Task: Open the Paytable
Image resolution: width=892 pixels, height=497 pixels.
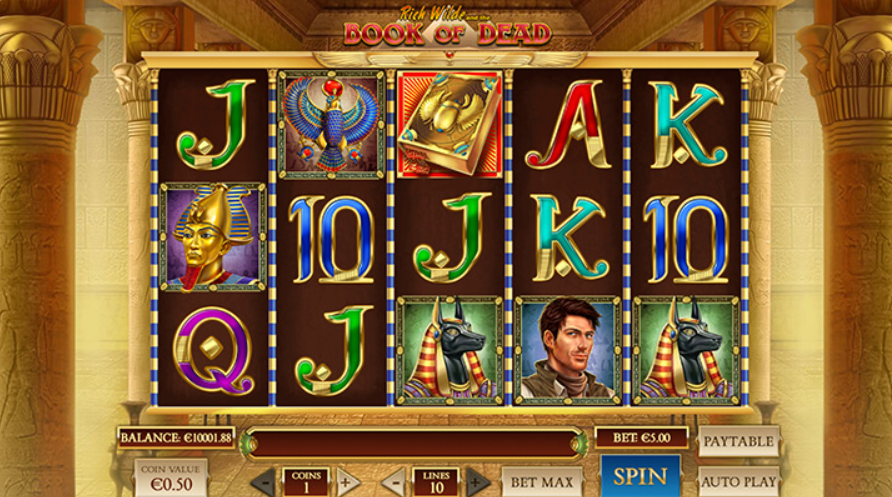Action: 738,441
